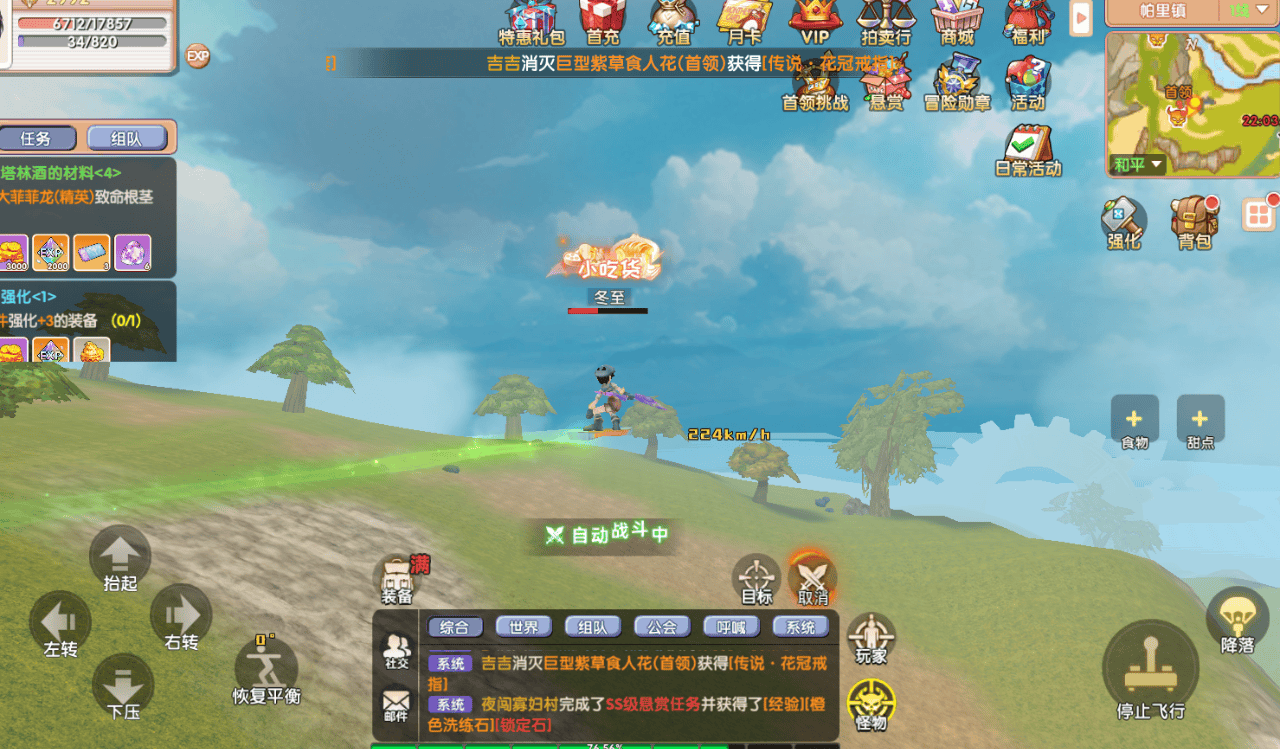1280x749 pixels.
Task: Click 停止飞行 to stop flying
Action: 1150,670
